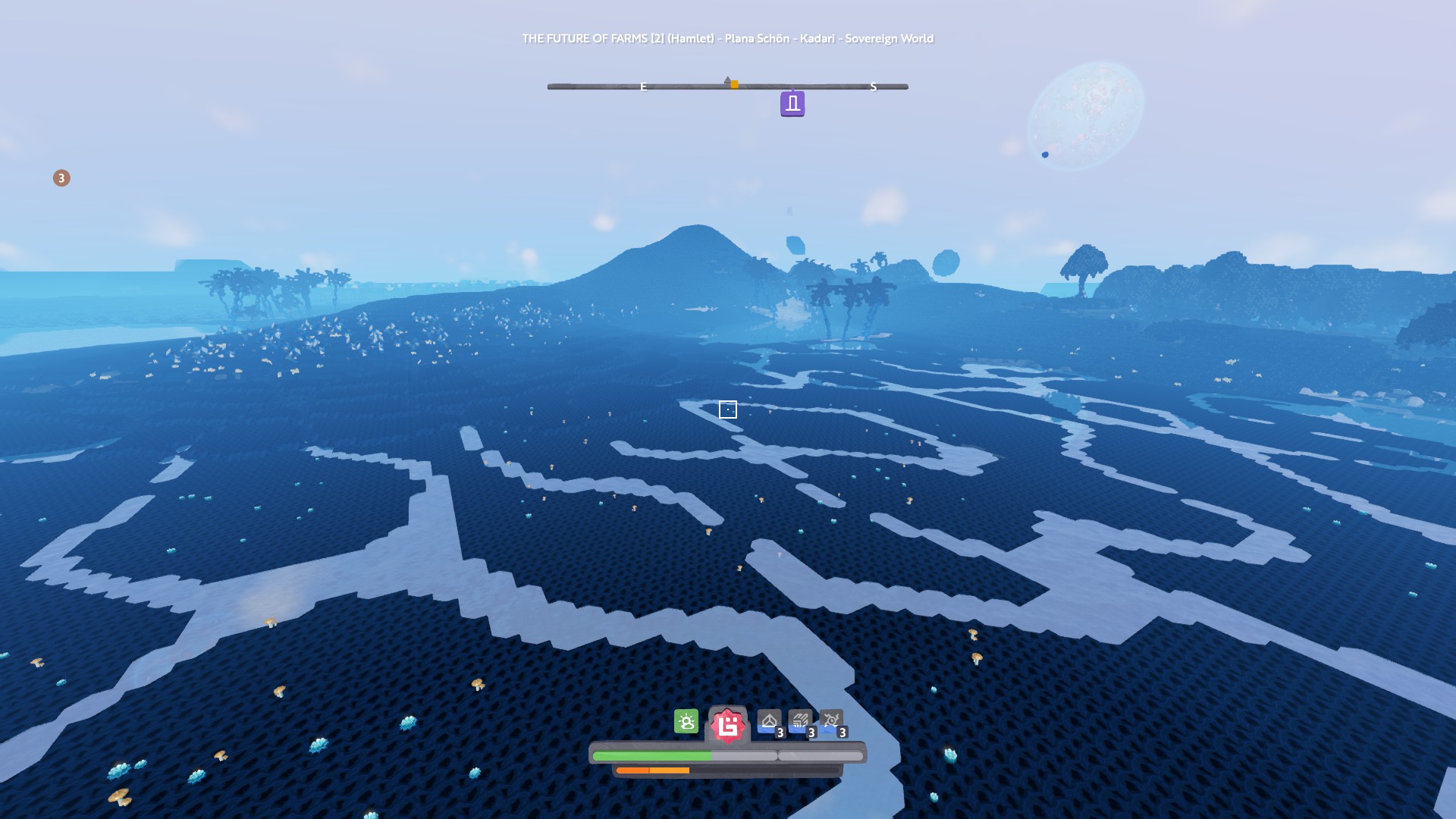Image resolution: width=1456 pixels, height=819 pixels.
Task: Click the 3 count badge on the totem slot
Action: [x=779, y=733]
